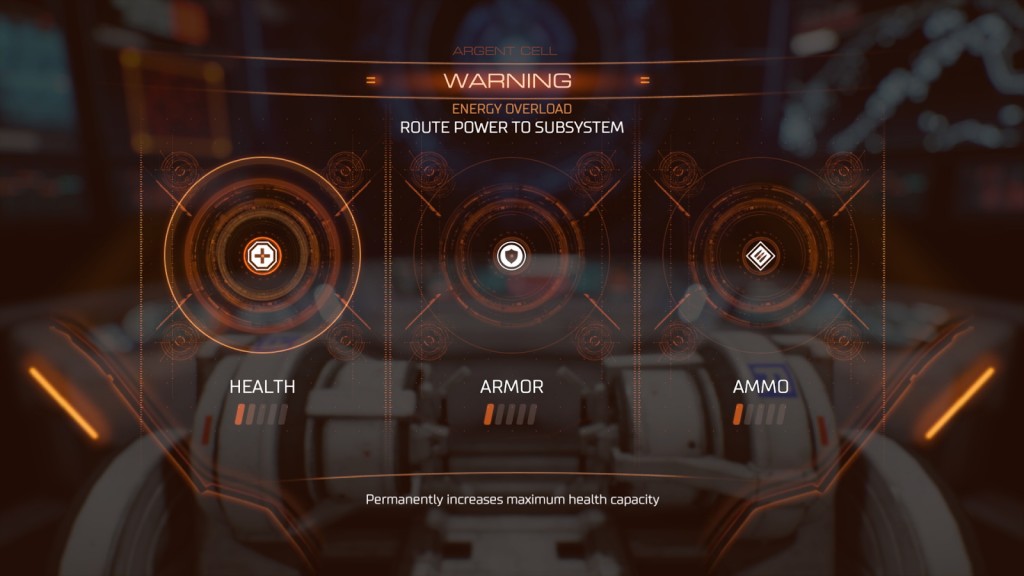
Task: Route power to the Ammo subsystem
Action: coord(761,256)
